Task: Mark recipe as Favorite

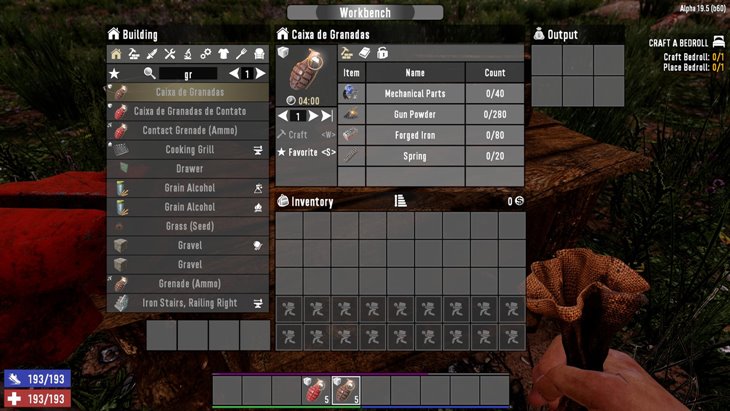Action: [x=311, y=152]
